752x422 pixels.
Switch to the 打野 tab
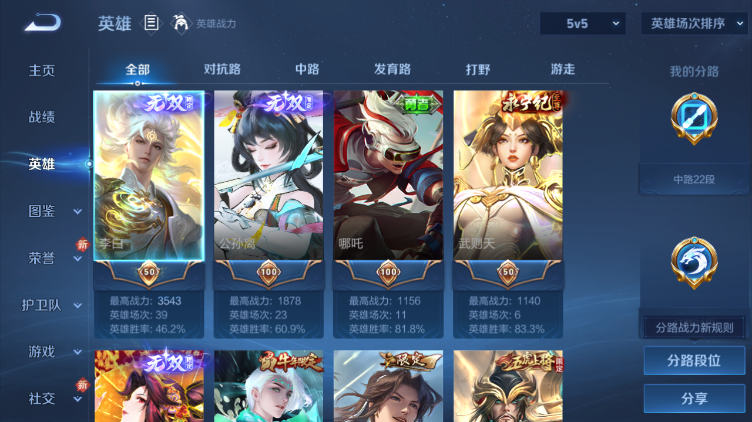coord(478,69)
